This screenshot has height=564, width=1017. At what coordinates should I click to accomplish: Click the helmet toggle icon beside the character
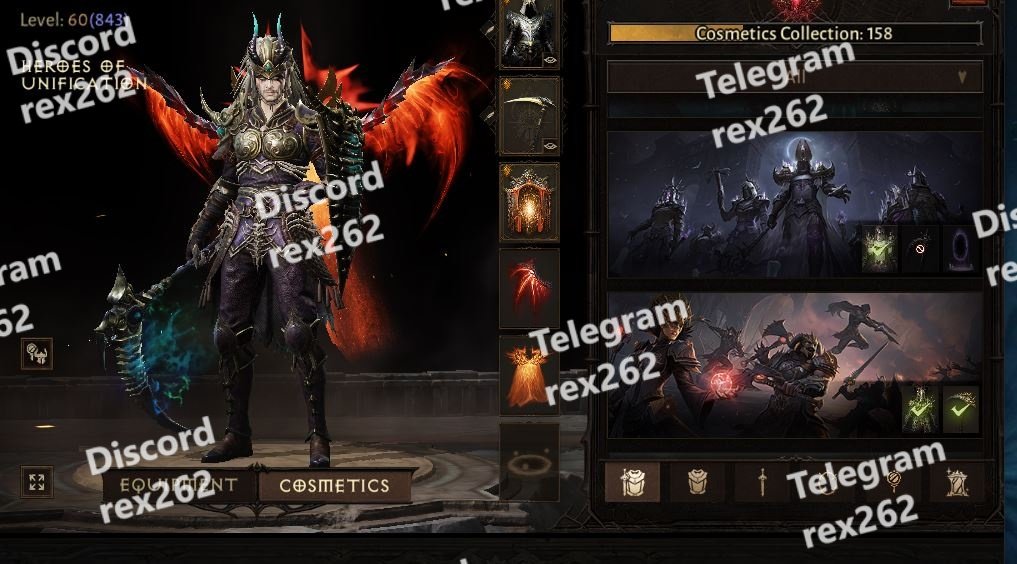pyautogui.click(x=37, y=352)
